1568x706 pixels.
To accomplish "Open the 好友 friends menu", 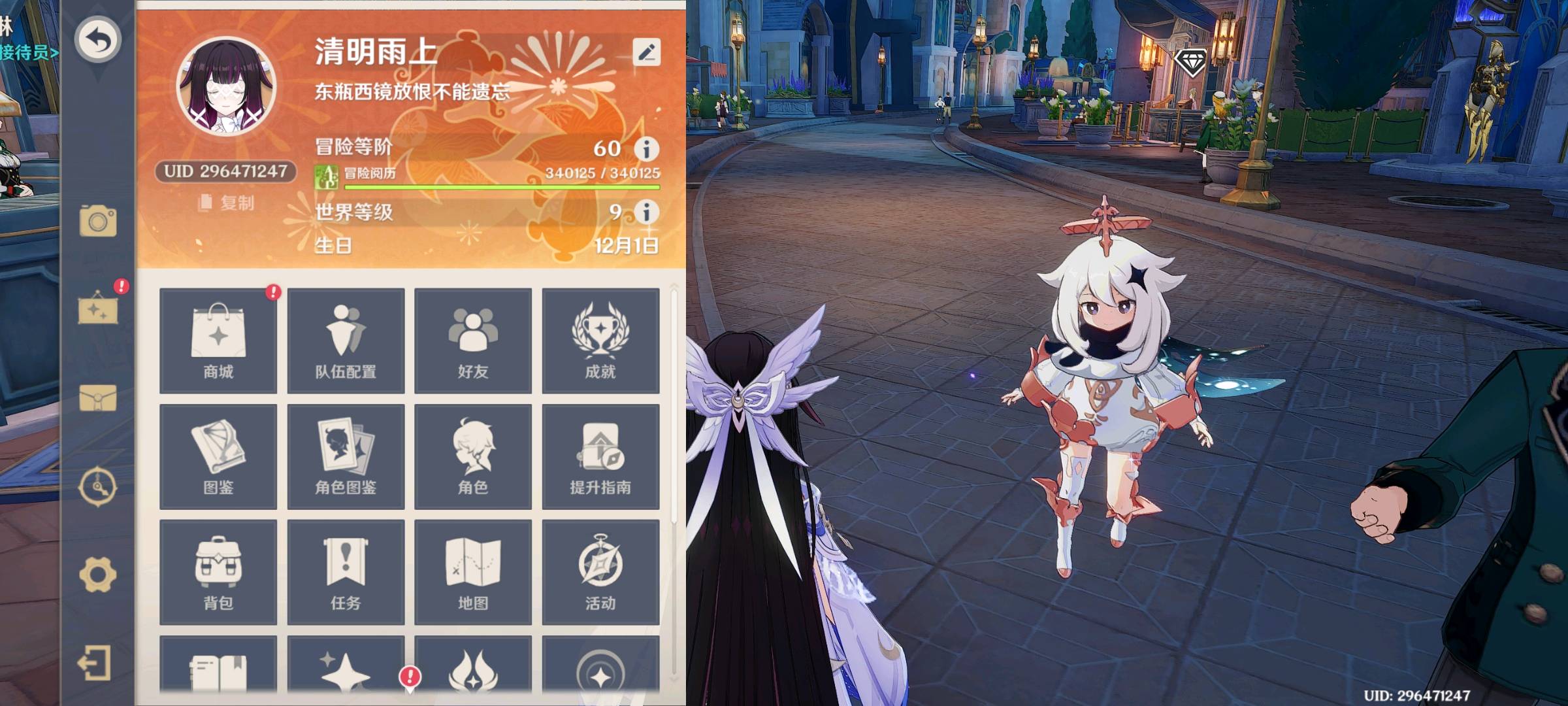I will [473, 341].
